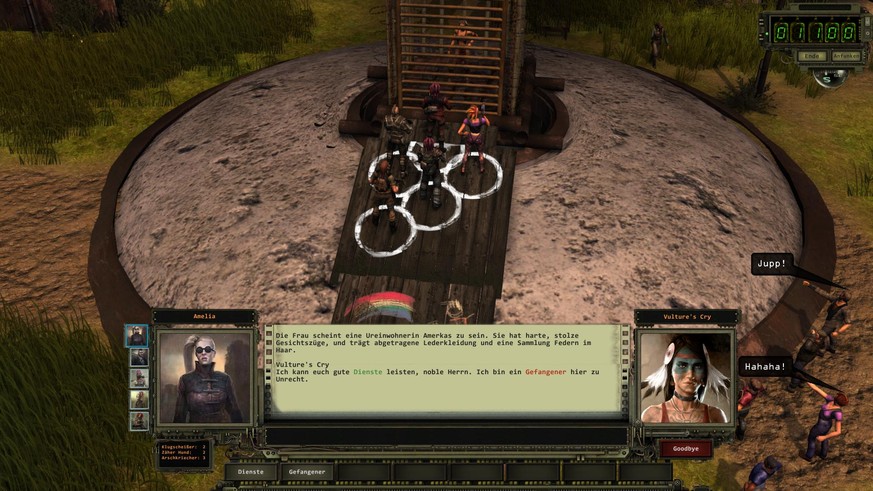End the conversation with Goodbye

tap(685, 449)
